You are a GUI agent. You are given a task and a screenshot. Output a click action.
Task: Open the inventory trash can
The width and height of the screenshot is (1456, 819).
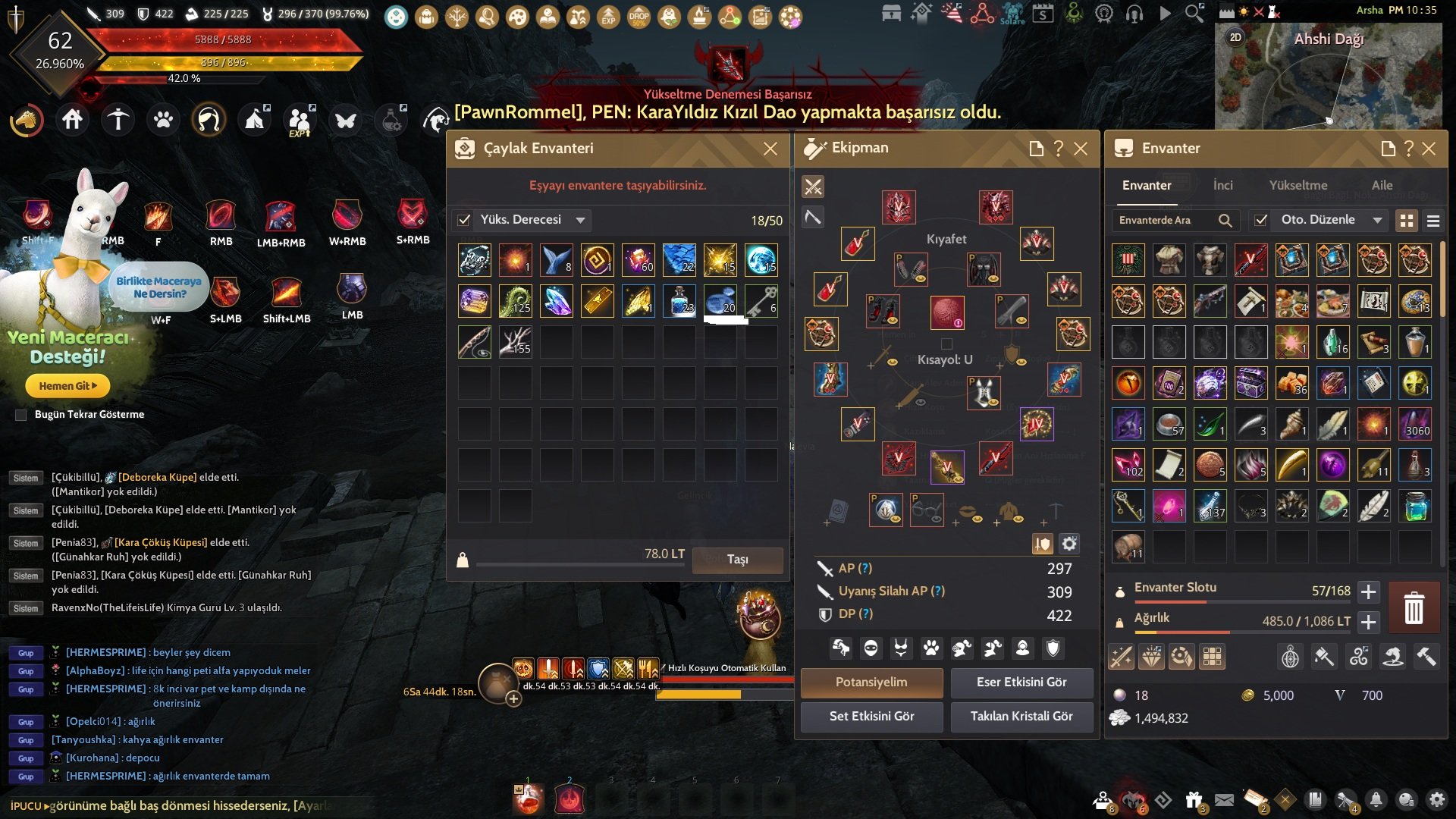pyautogui.click(x=1414, y=608)
